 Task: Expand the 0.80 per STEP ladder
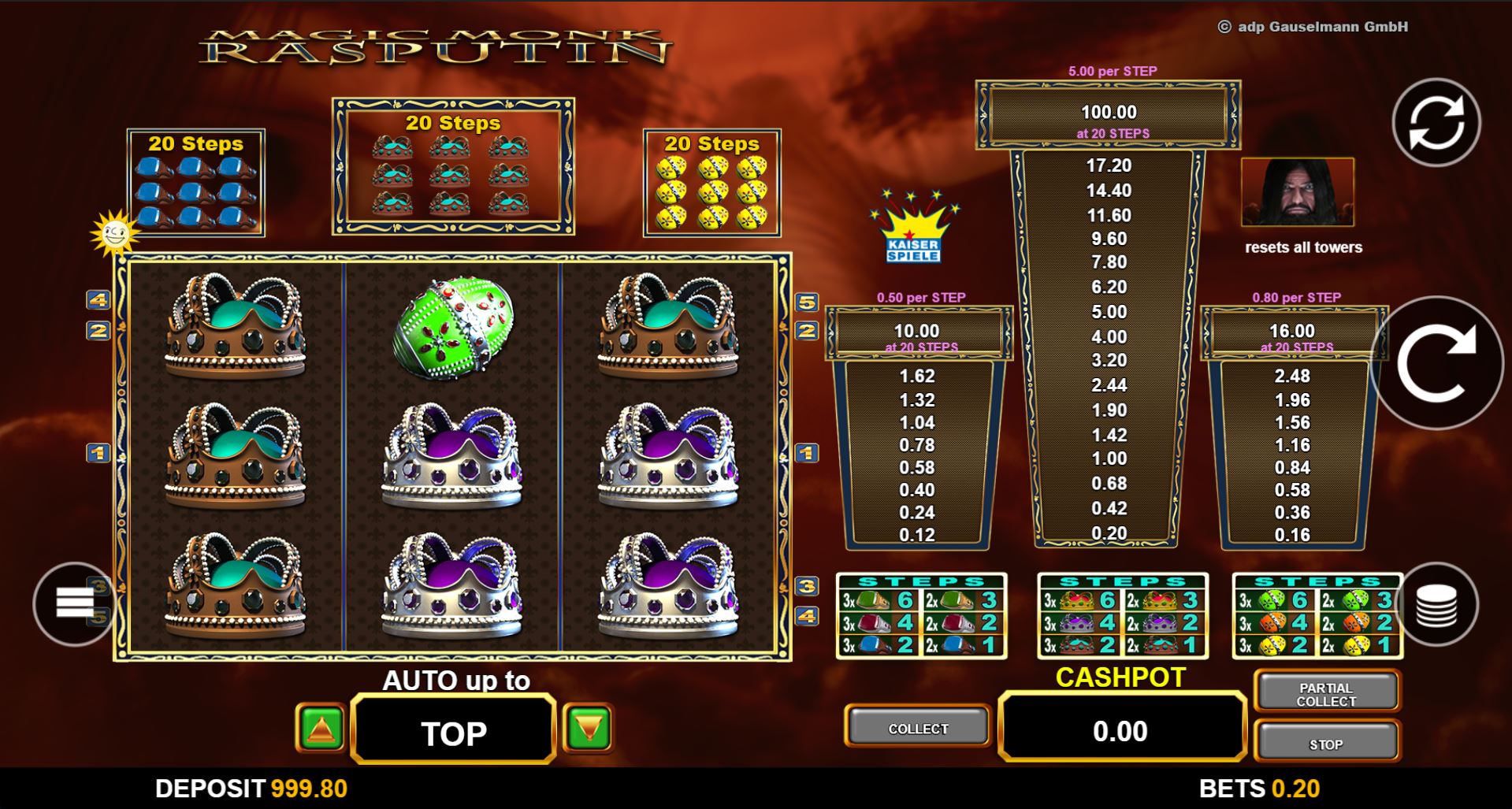pyautogui.click(x=1296, y=441)
